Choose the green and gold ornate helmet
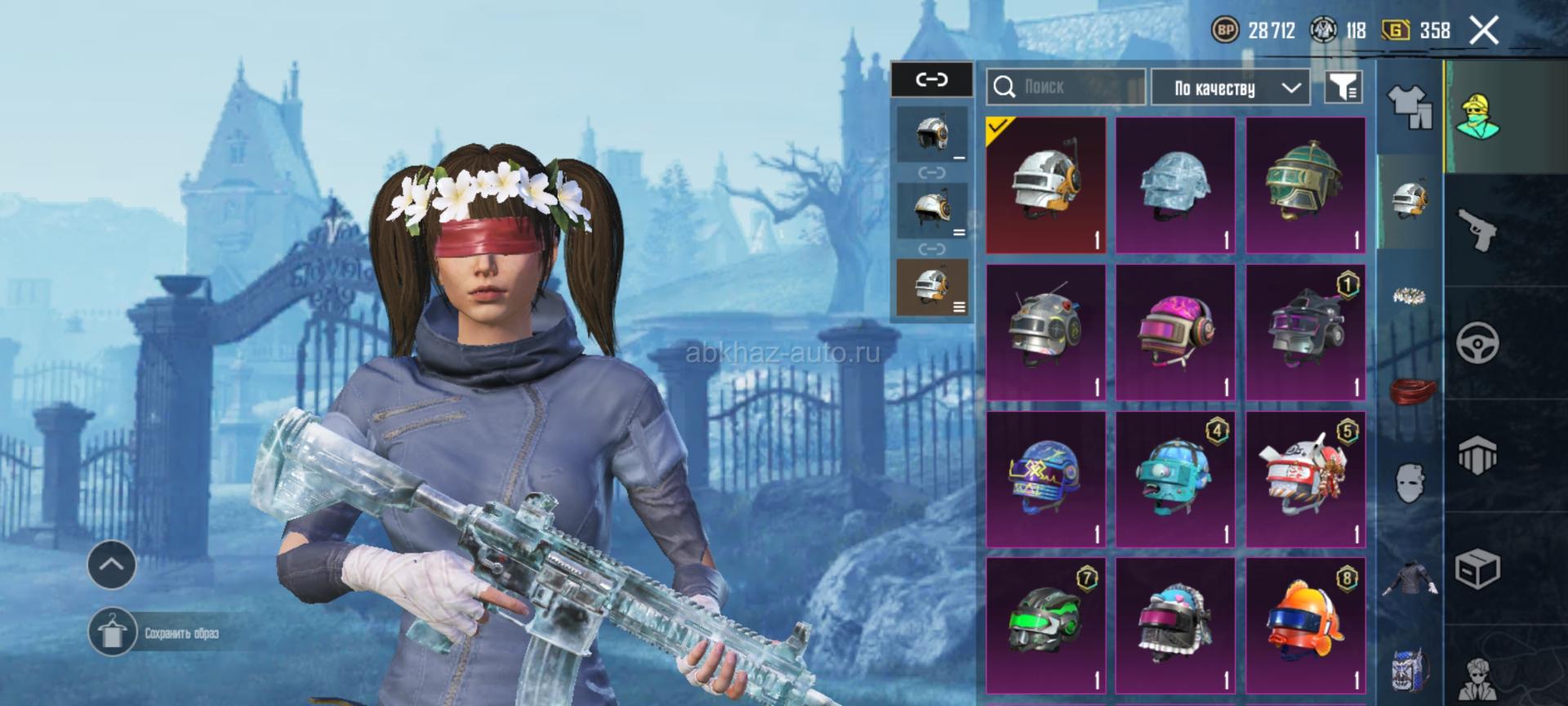The image size is (1568, 706). (1305, 185)
